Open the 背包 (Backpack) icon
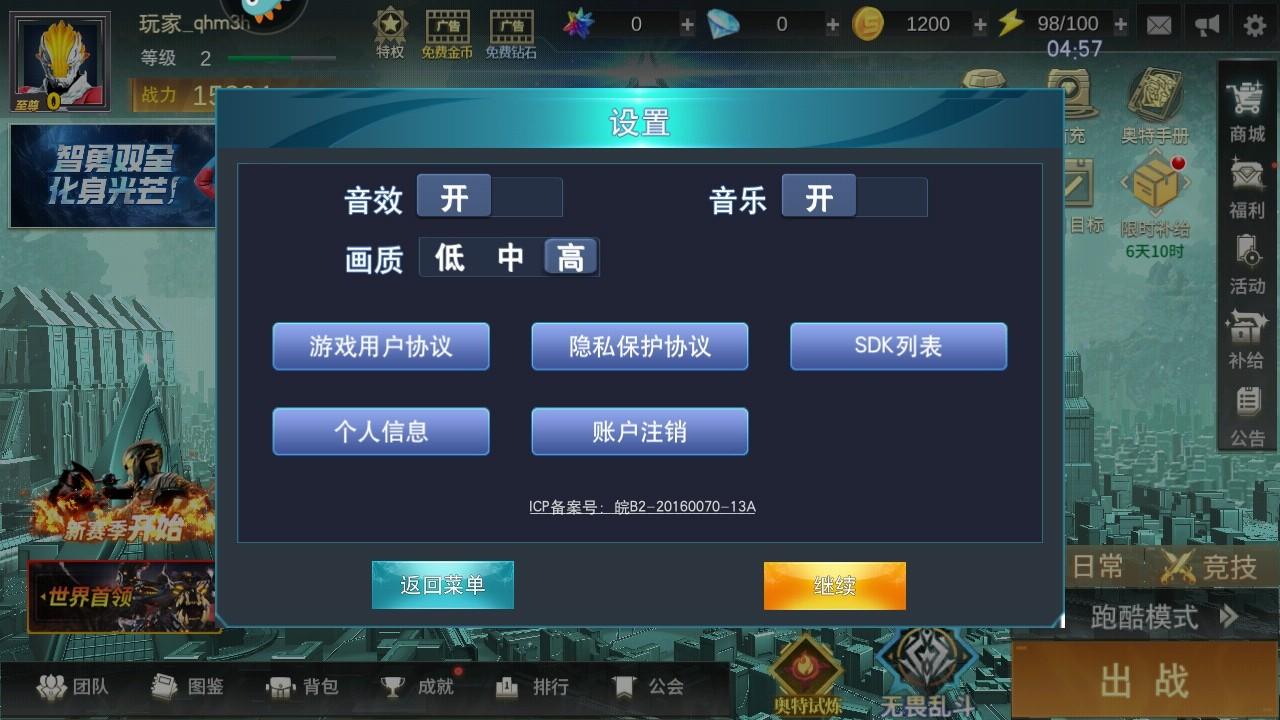The image size is (1280, 720). pyautogui.click(x=302, y=687)
